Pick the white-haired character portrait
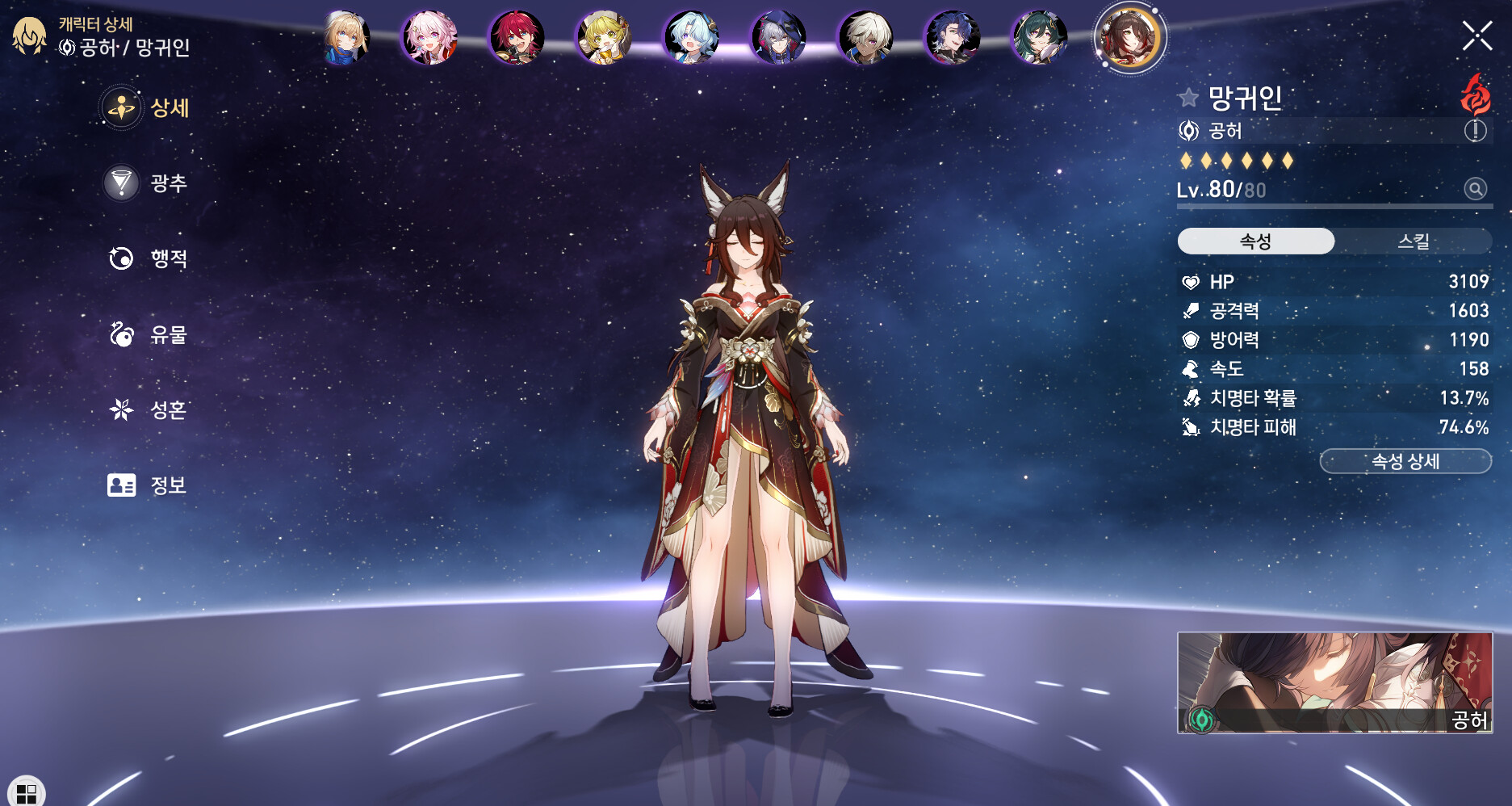This screenshot has width=1512, height=806. tap(865, 38)
